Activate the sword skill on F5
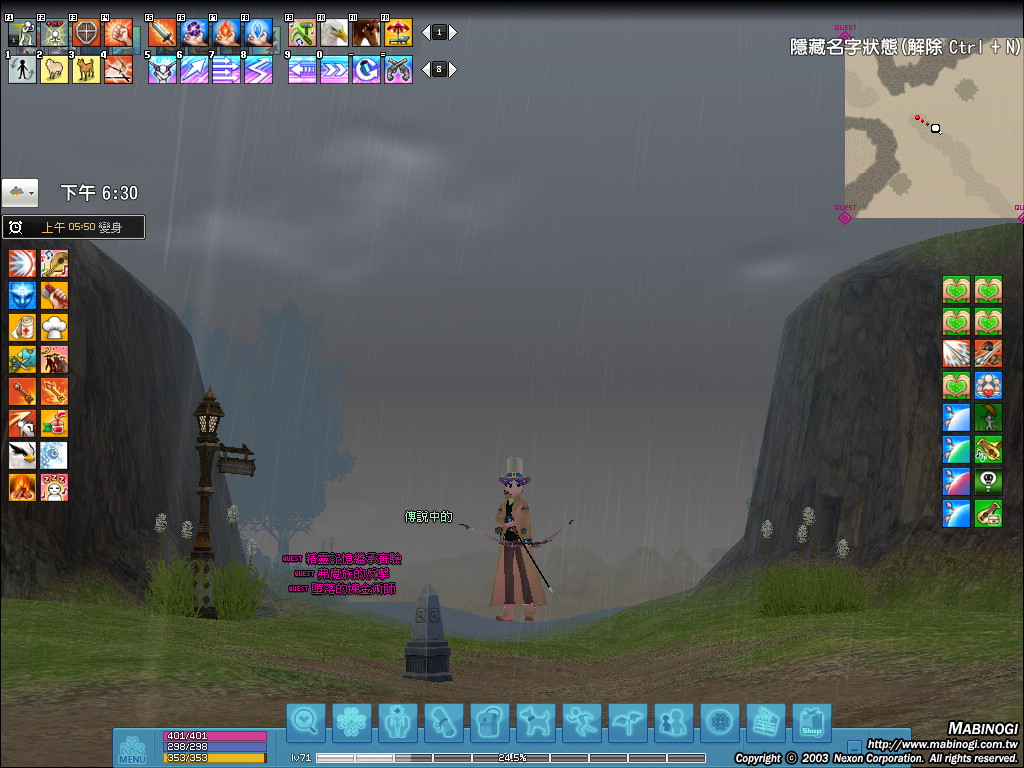1024x768 pixels. tap(162, 33)
